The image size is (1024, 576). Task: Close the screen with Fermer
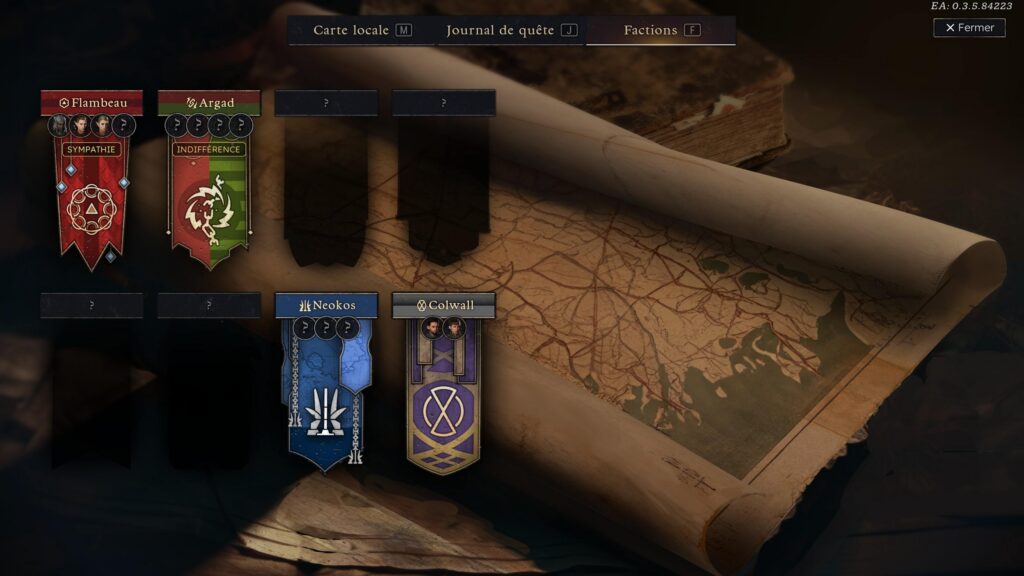coord(969,28)
